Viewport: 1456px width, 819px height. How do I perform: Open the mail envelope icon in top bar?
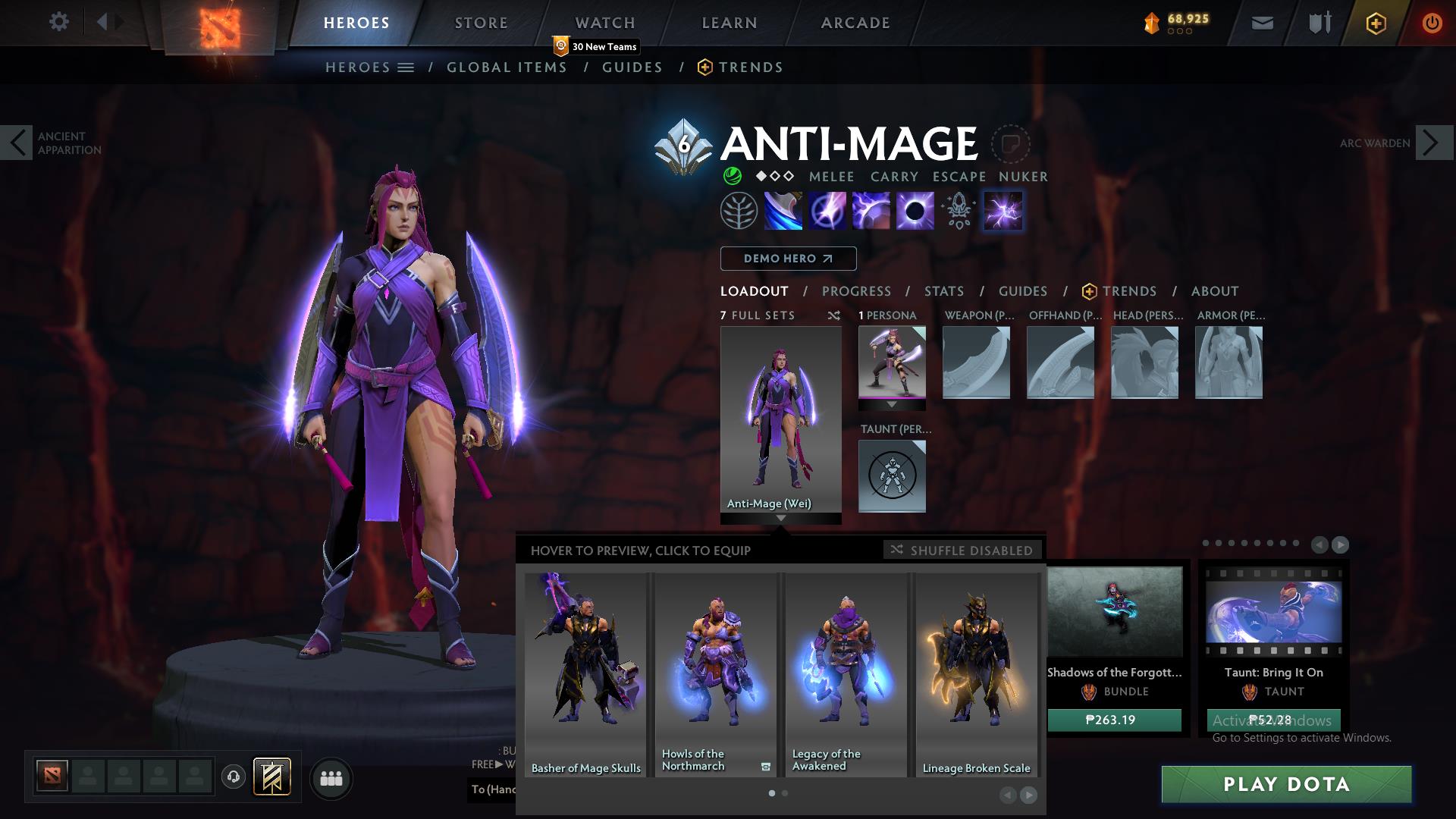(x=1261, y=22)
